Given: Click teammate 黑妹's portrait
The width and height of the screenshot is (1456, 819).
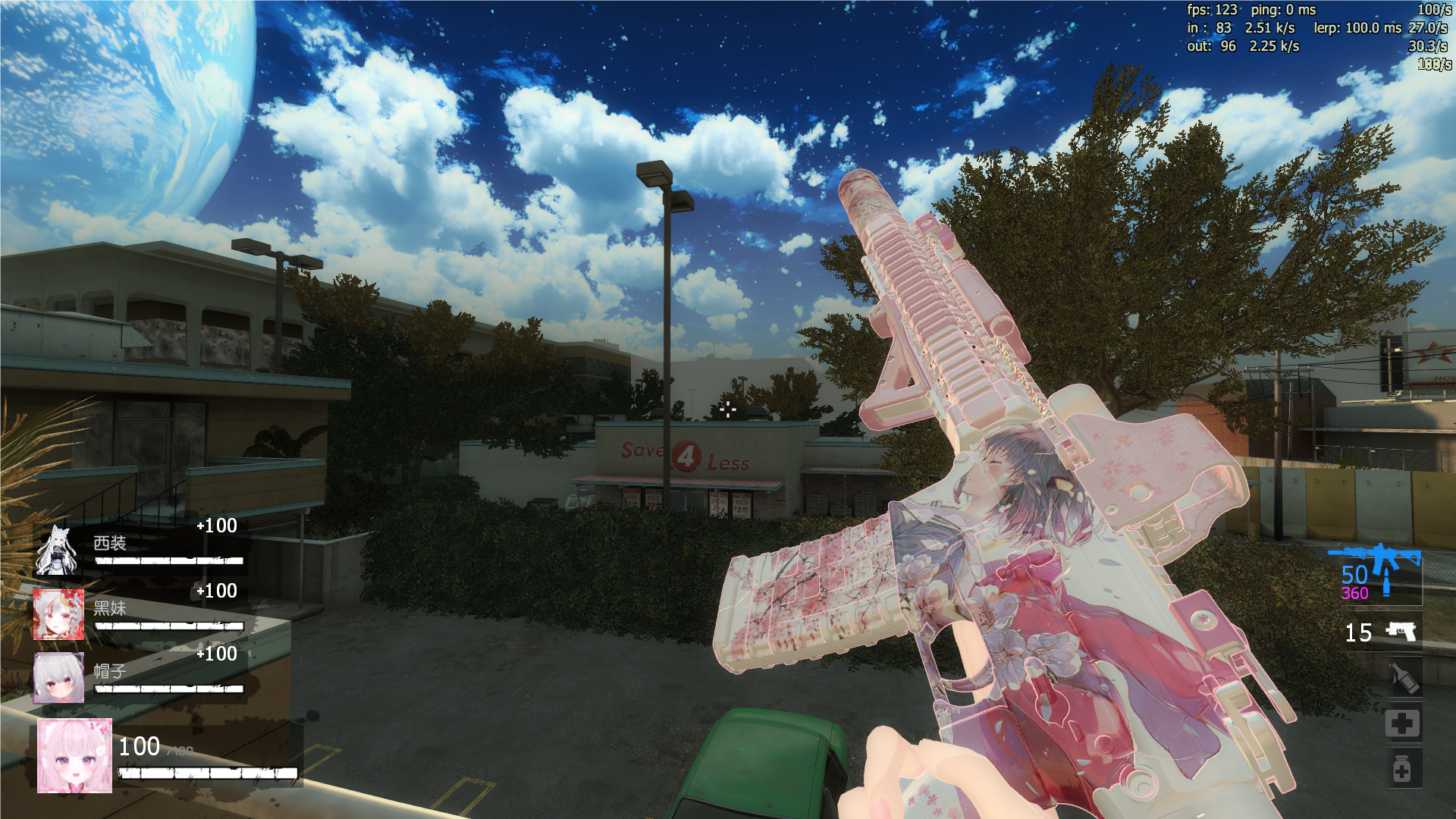Looking at the screenshot, I should tap(58, 614).
